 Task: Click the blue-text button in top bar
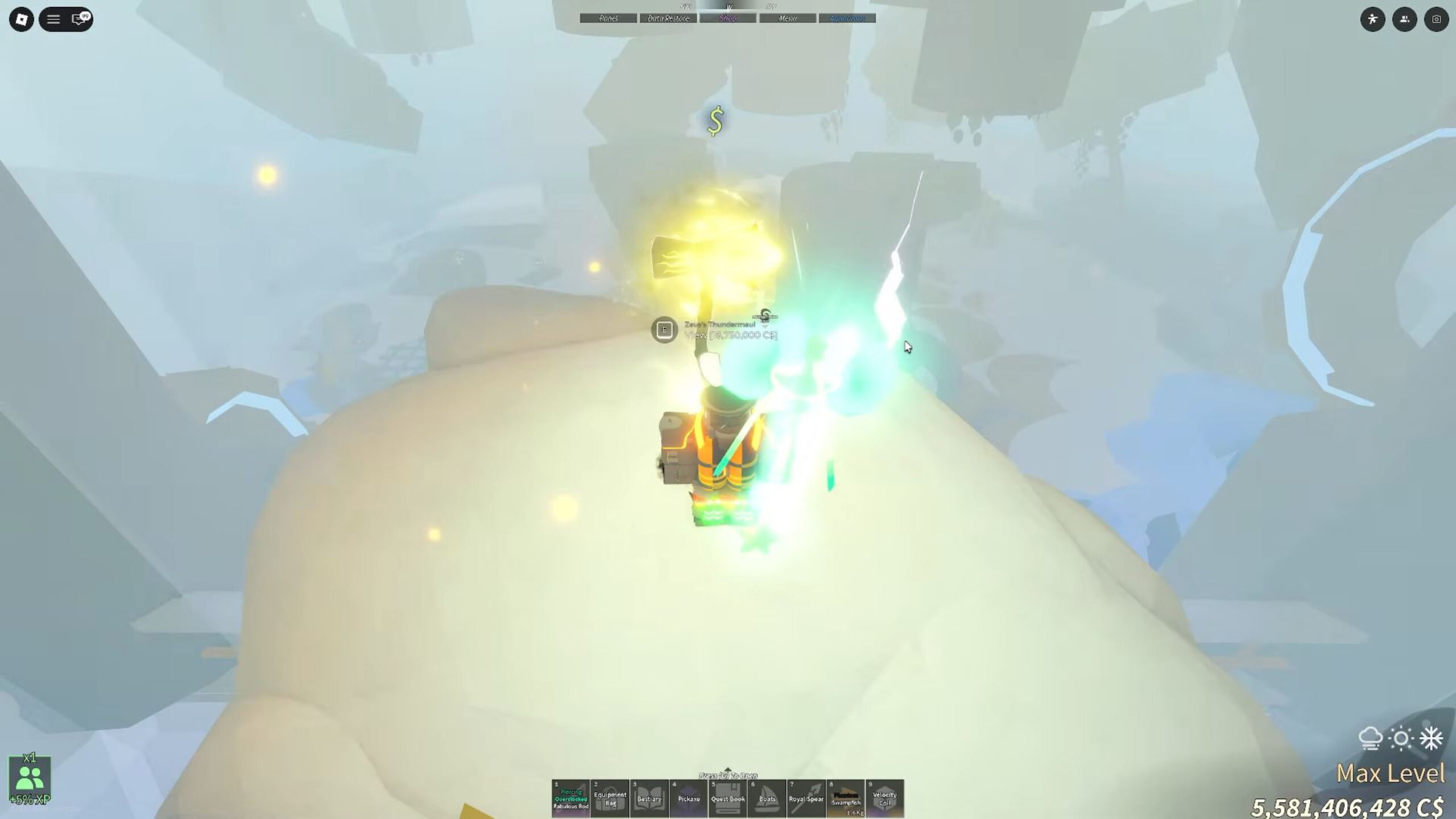click(x=847, y=18)
